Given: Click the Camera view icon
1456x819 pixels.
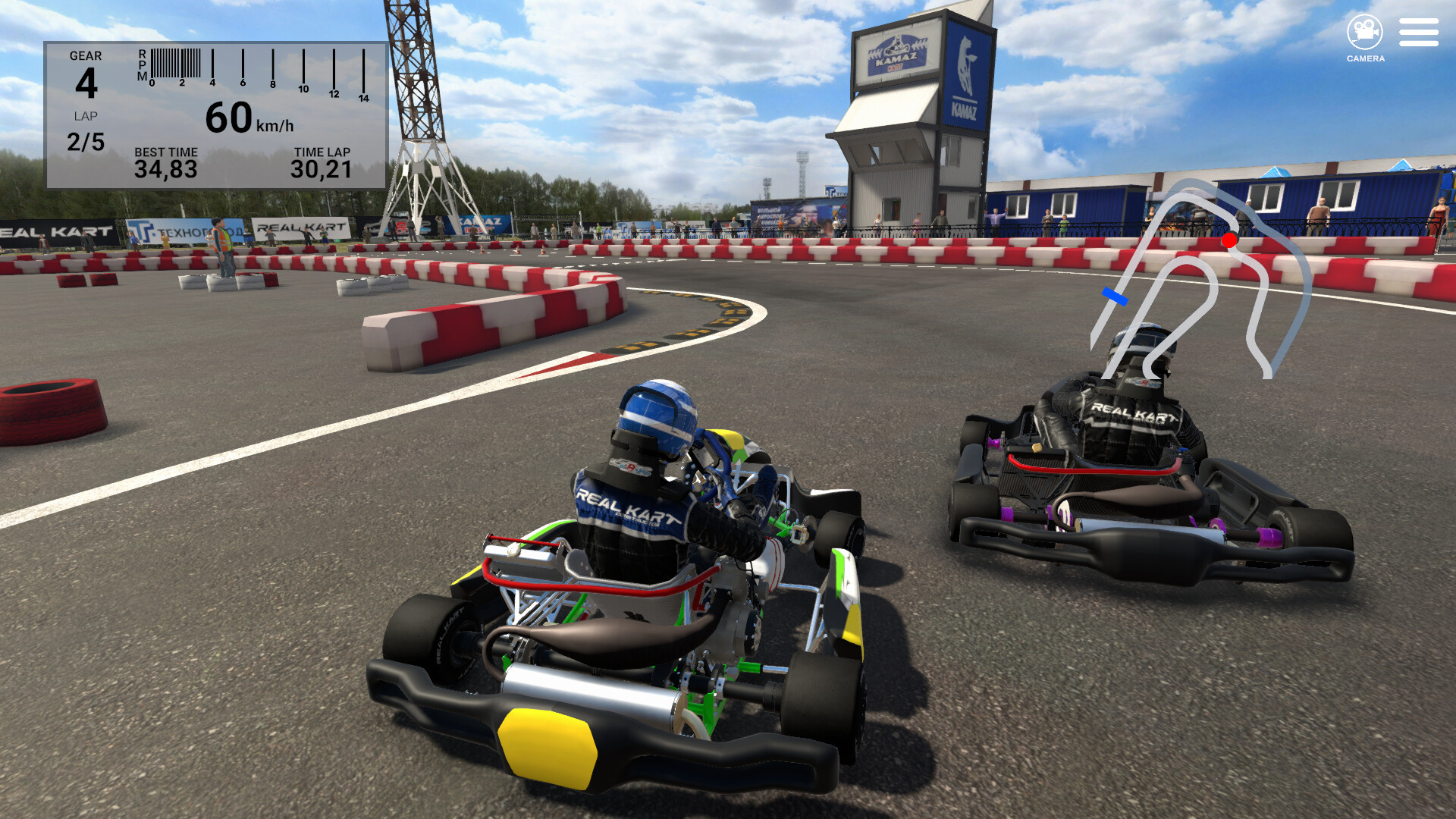Looking at the screenshot, I should coord(1364,30).
